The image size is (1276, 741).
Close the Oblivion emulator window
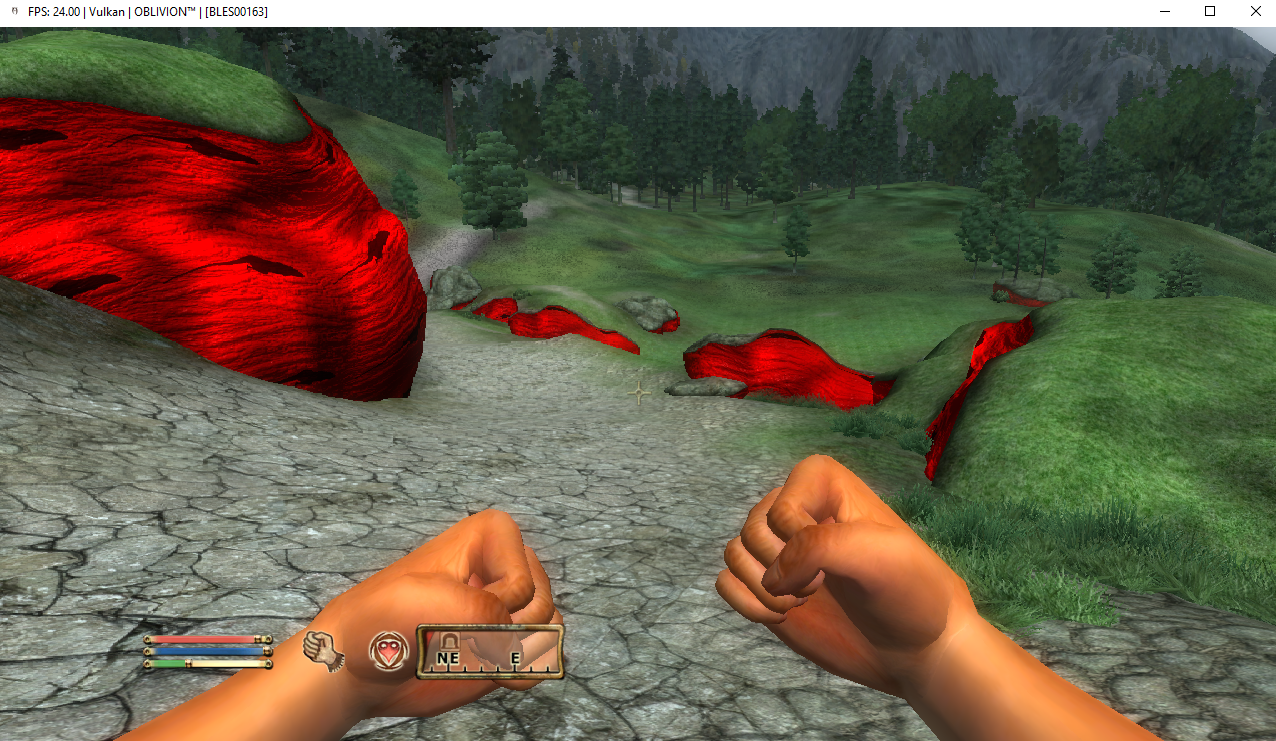(1255, 11)
